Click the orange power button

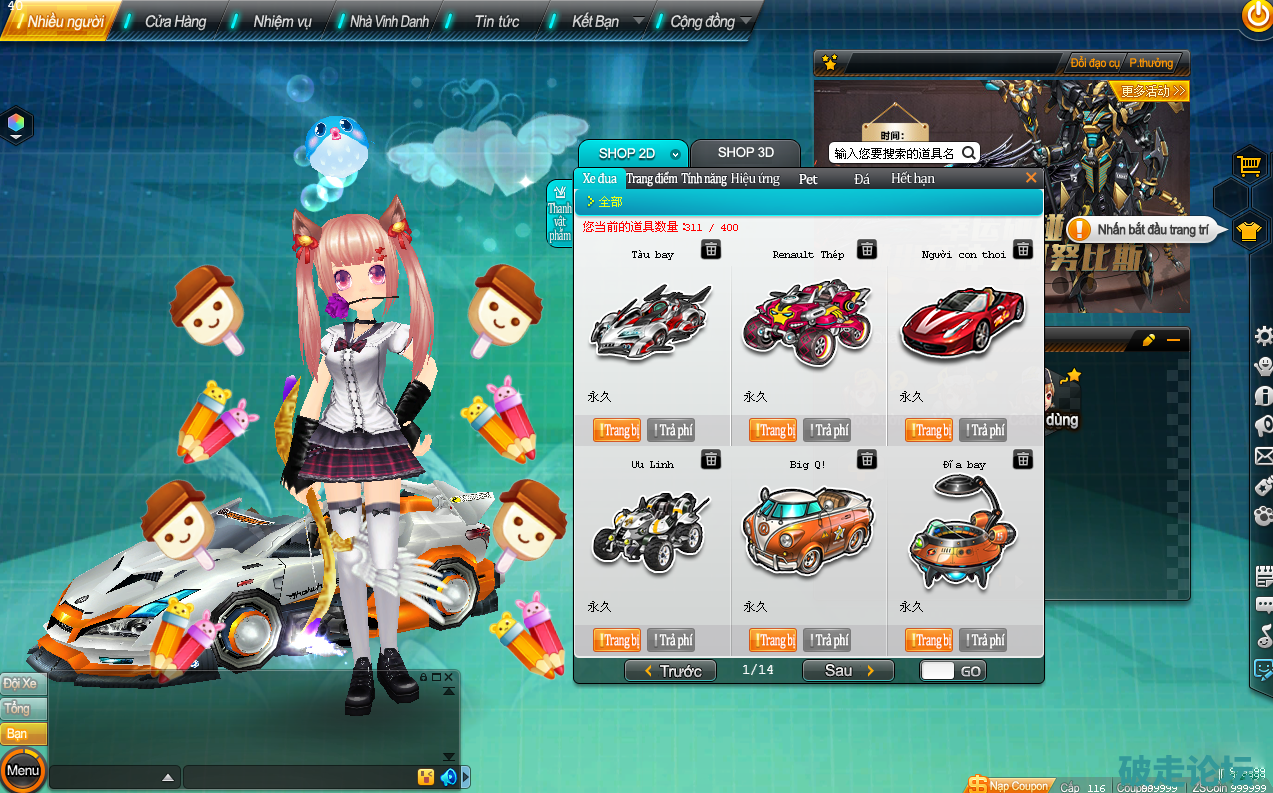1256,14
